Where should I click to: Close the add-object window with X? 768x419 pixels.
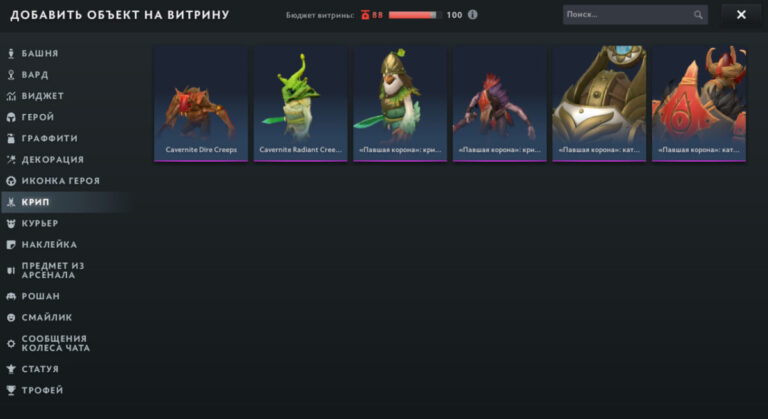click(x=741, y=15)
